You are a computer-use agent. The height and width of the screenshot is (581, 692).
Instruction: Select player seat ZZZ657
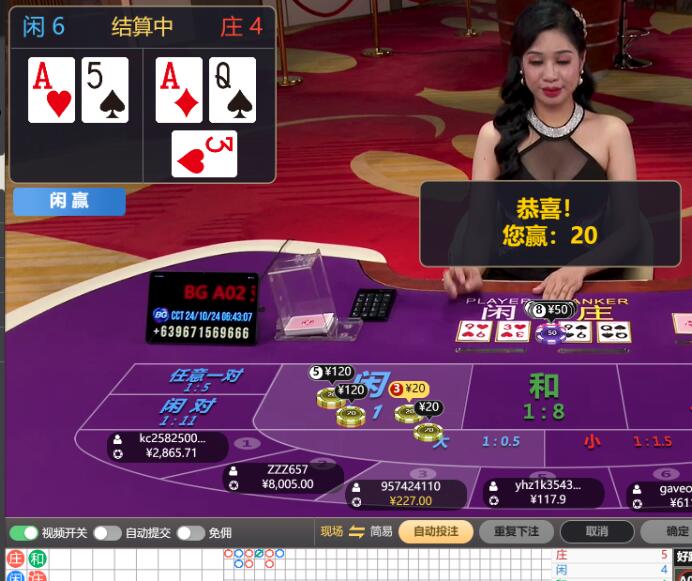tap(284, 477)
